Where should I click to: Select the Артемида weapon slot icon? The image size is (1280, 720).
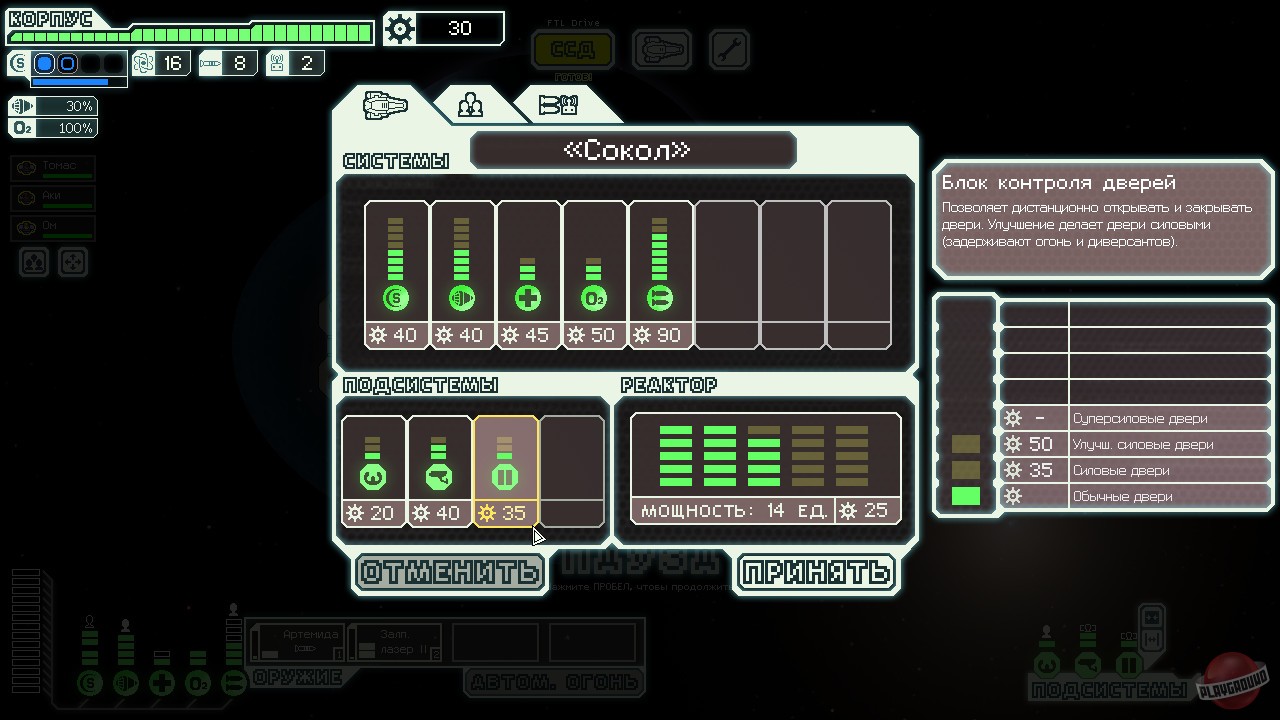299,642
